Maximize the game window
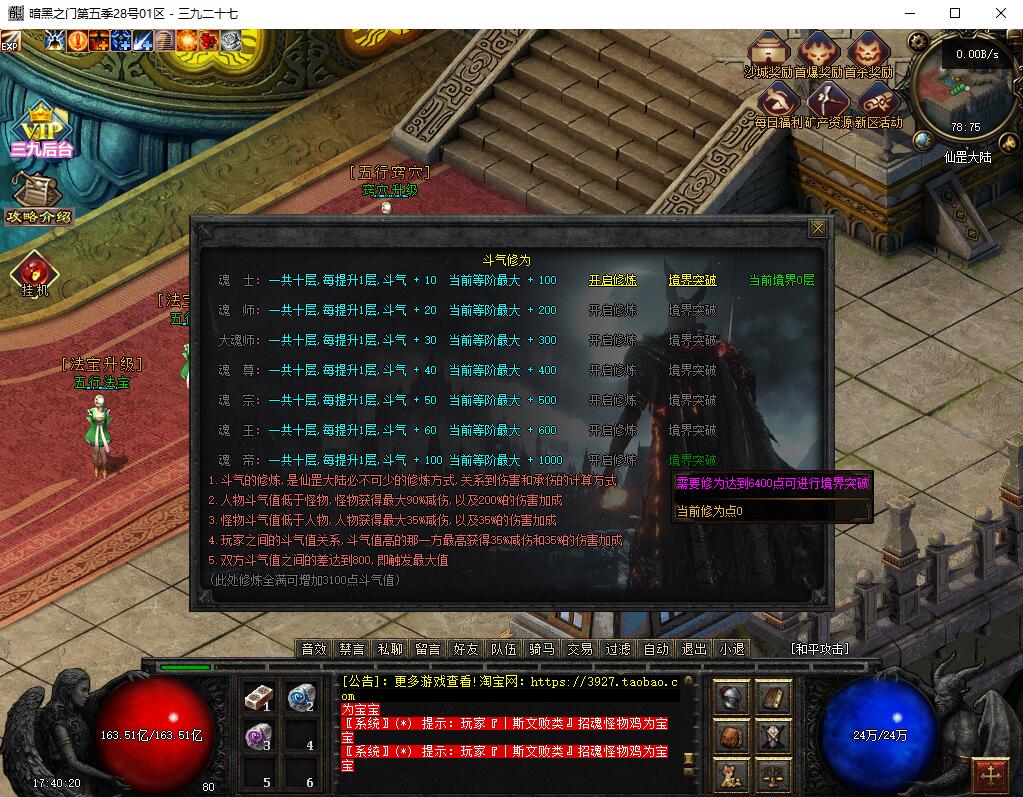This screenshot has height=797, width=1023. pos(954,13)
